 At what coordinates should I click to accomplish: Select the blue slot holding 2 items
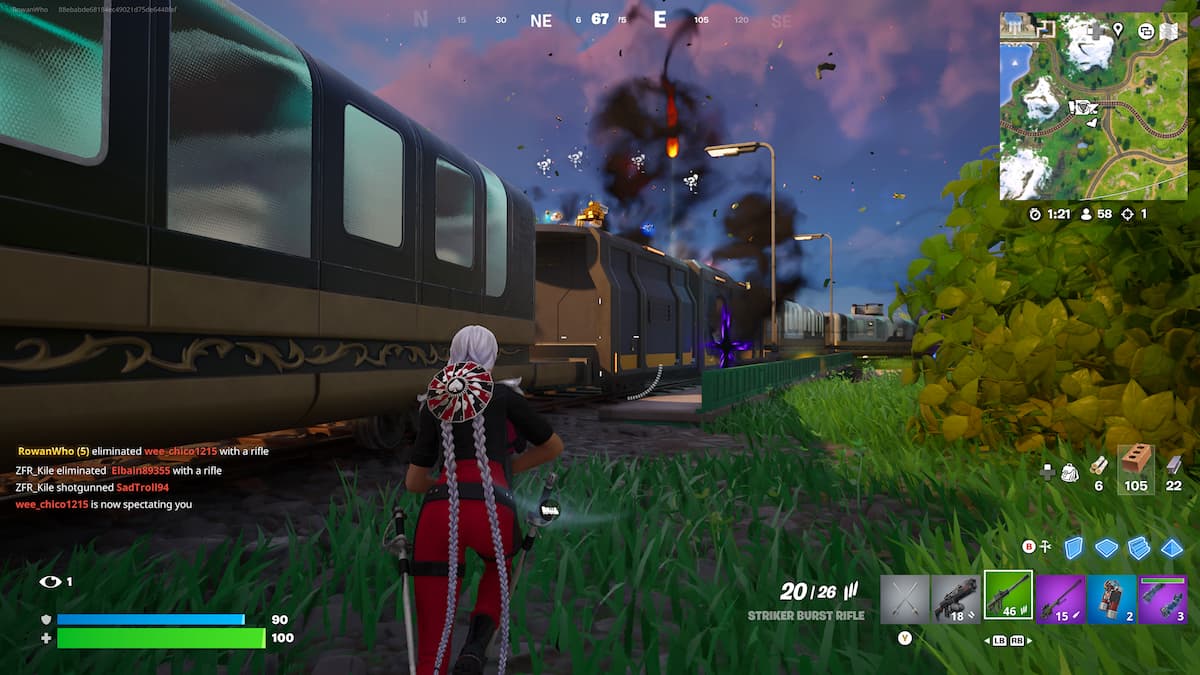coord(1112,598)
